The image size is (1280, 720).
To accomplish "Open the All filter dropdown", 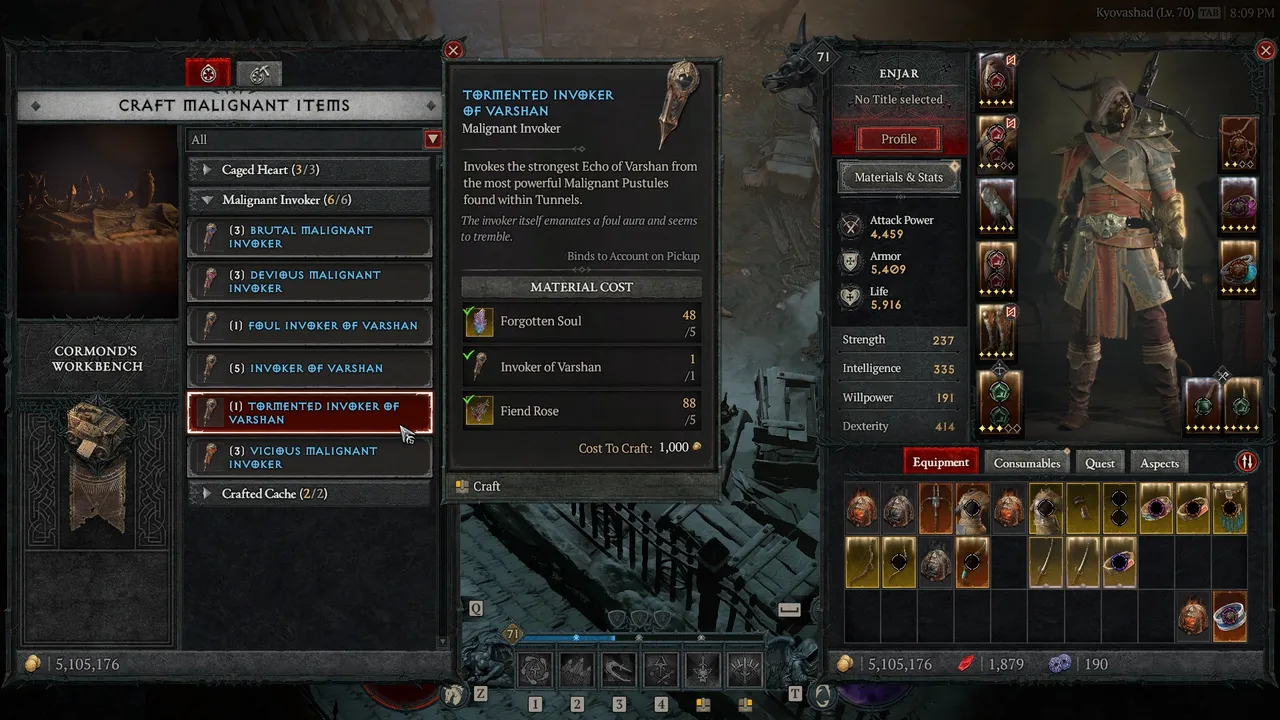I will point(433,140).
